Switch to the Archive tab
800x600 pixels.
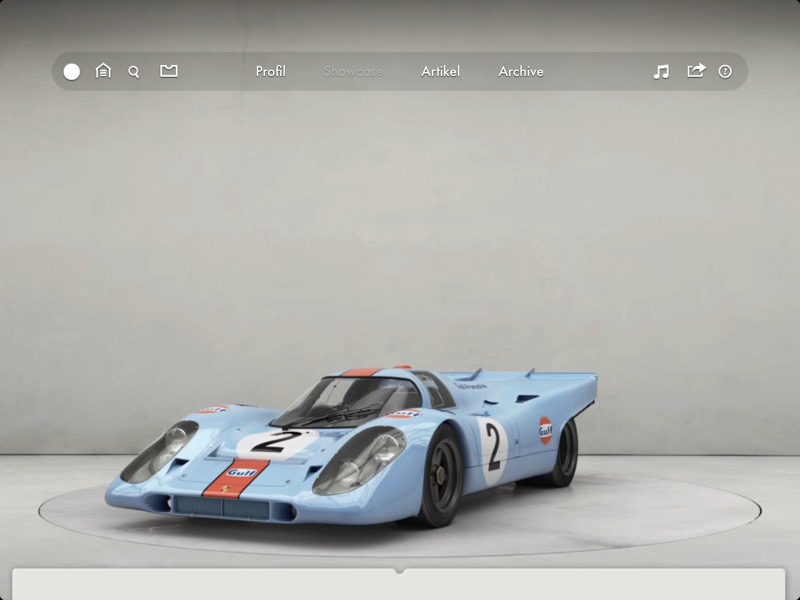point(521,71)
